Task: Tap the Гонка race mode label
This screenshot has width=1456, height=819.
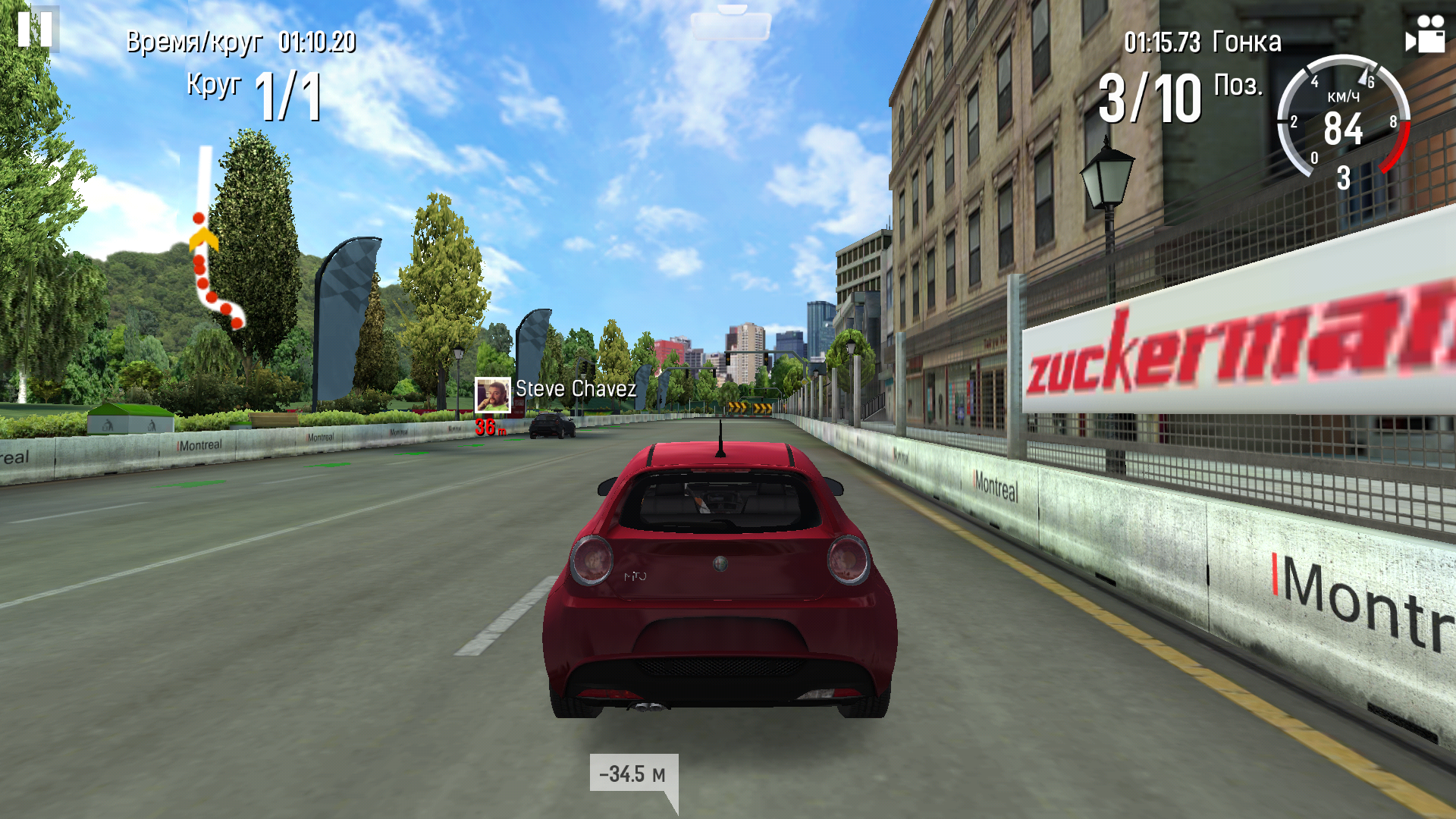Action: coord(1249,42)
